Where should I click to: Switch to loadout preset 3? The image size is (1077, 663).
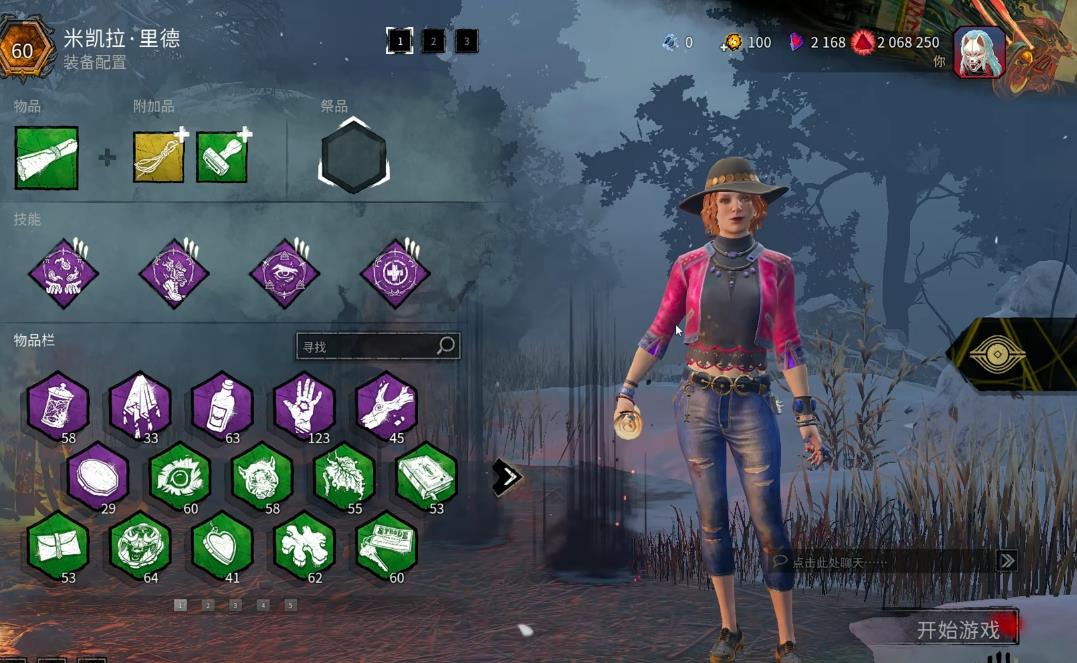[x=466, y=41]
